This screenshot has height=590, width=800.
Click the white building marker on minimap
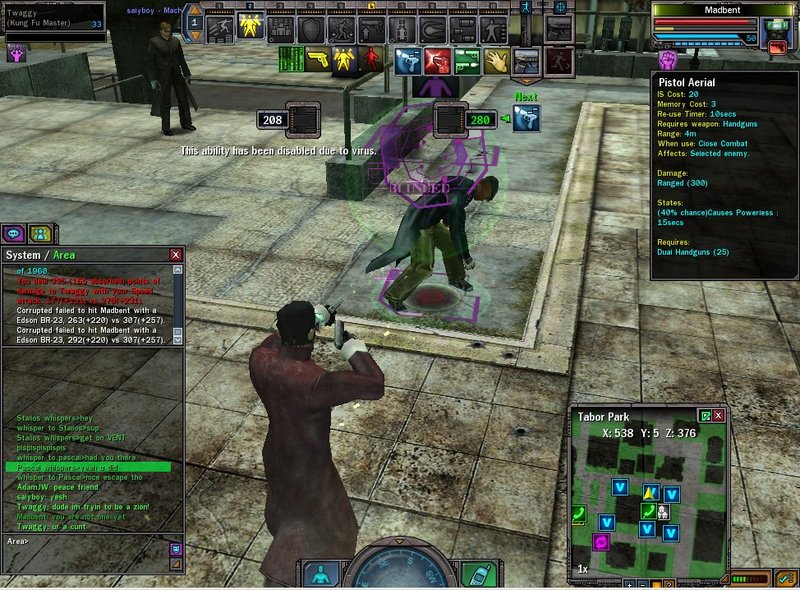pyautogui.click(x=663, y=512)
